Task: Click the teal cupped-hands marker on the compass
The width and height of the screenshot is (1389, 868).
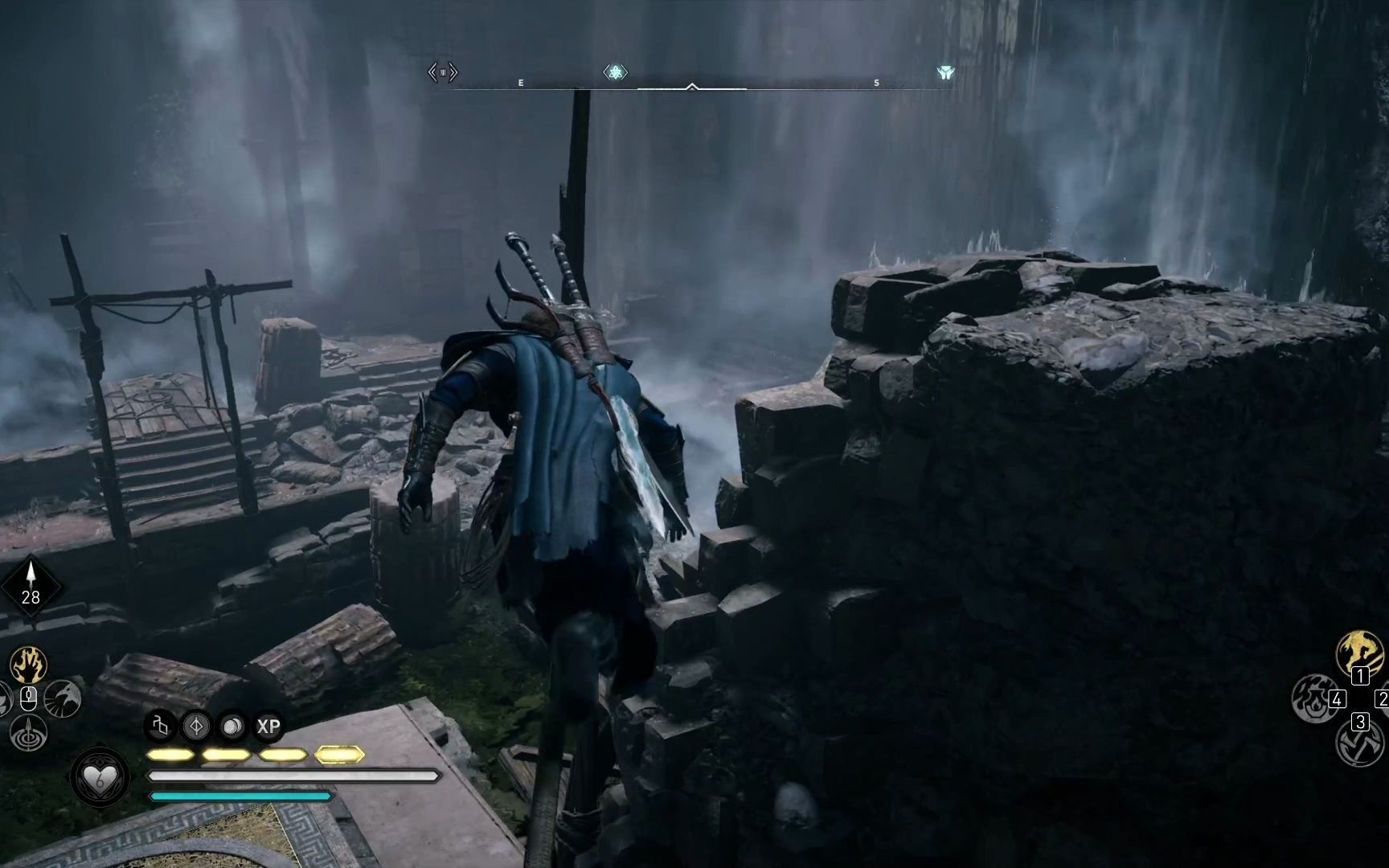Action: (945, 73)
